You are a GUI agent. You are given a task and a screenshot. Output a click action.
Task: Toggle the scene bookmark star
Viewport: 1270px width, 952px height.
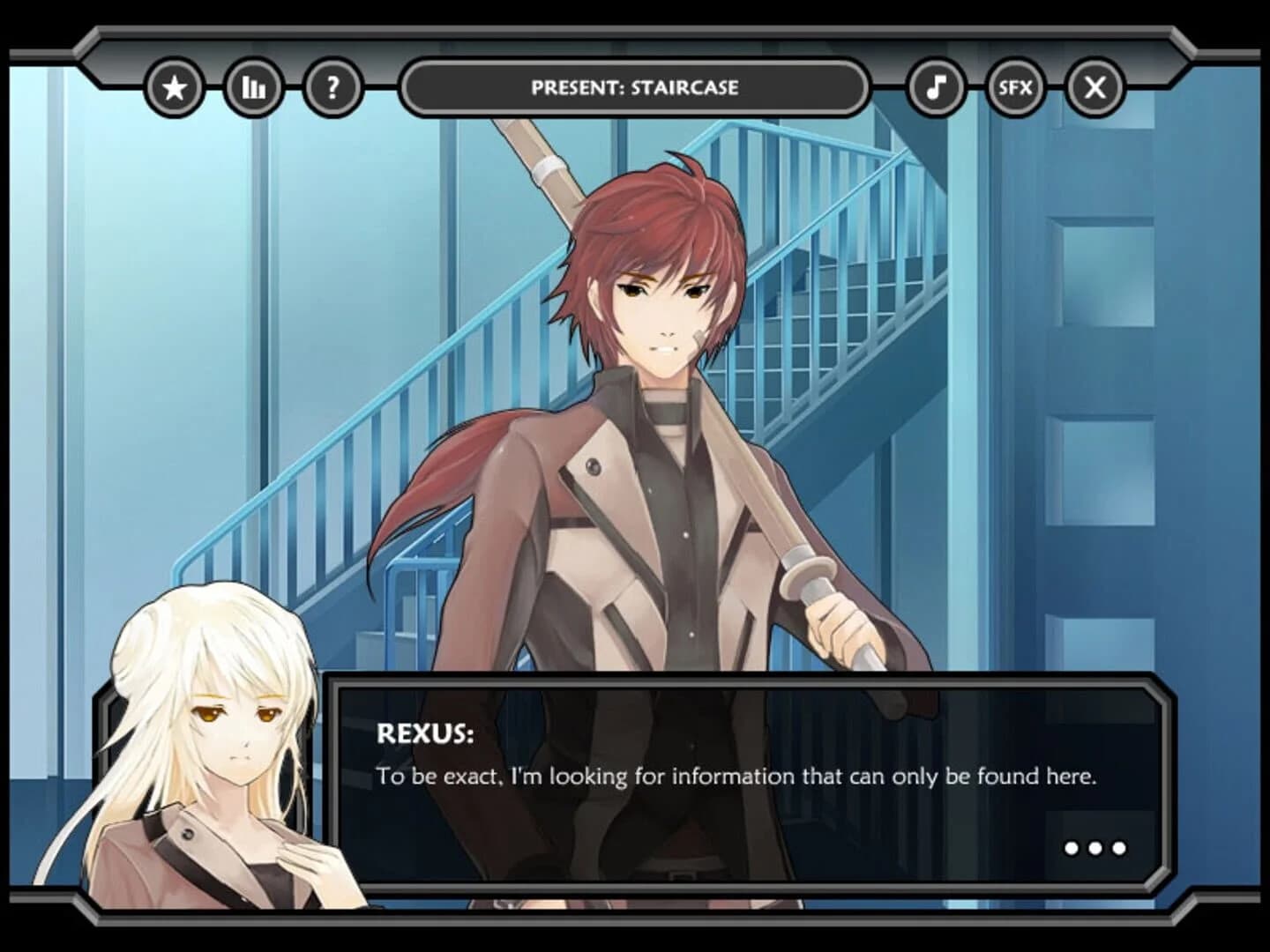pyautogui.click(x=176, y=86)
